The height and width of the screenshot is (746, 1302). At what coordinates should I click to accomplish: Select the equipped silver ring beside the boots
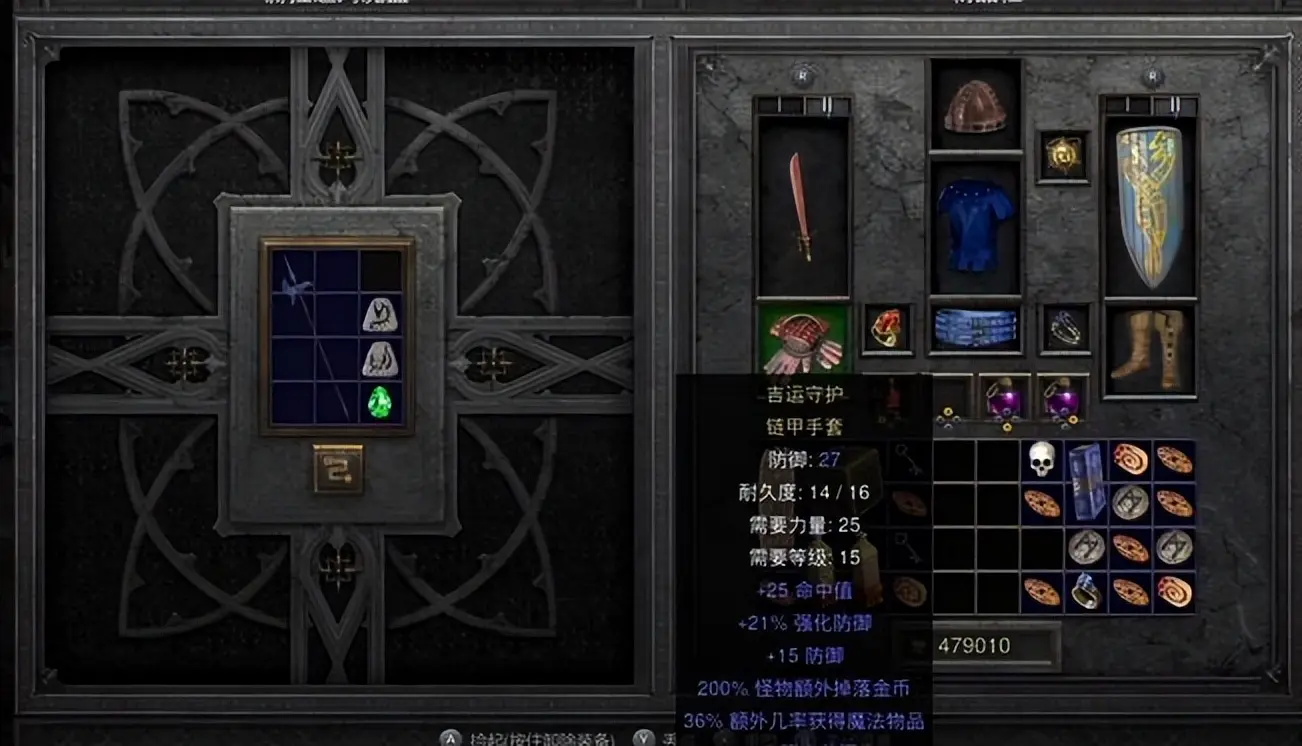coord(1062,328)
